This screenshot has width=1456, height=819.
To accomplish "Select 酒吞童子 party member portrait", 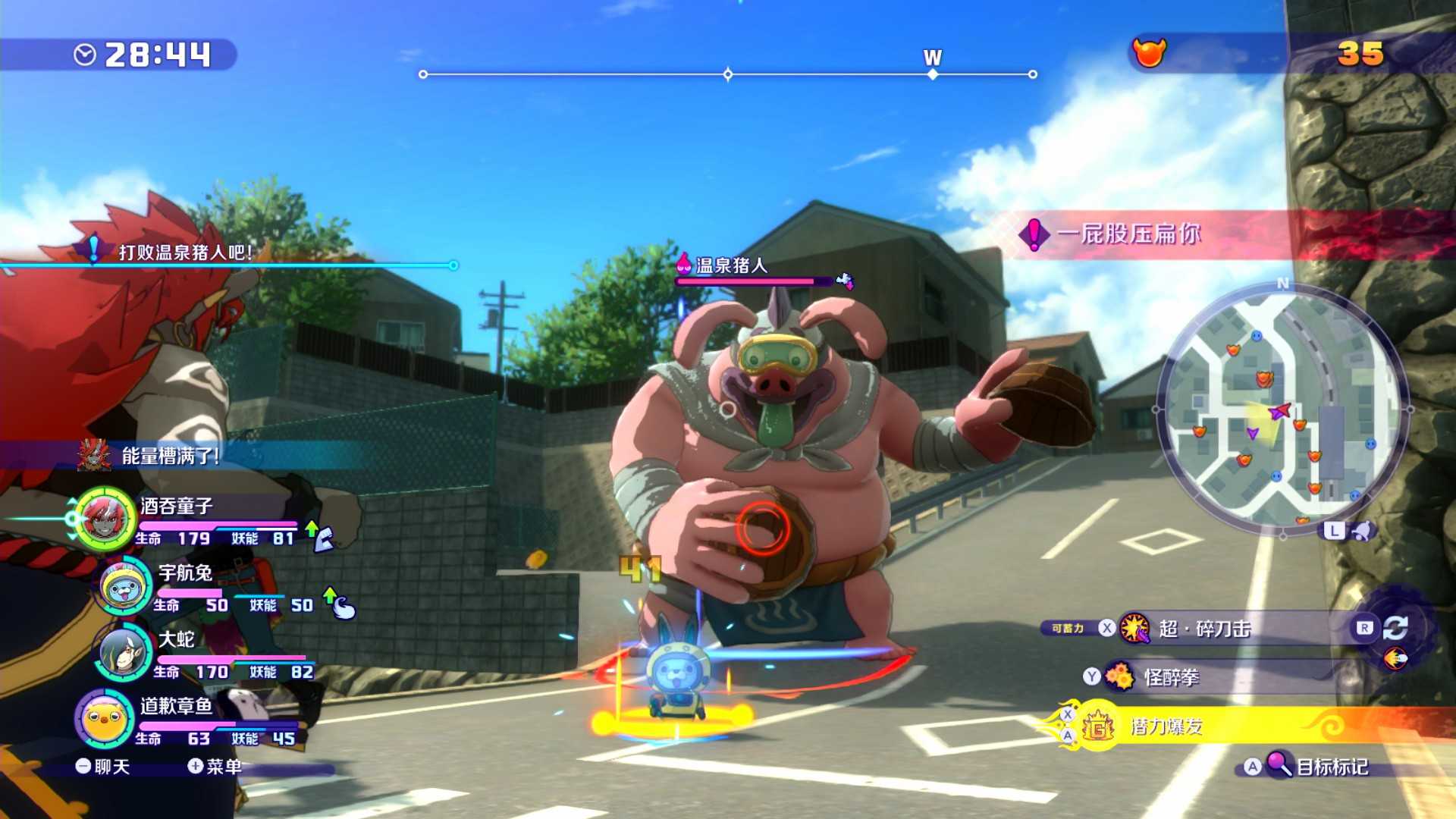I will [105, 519].
